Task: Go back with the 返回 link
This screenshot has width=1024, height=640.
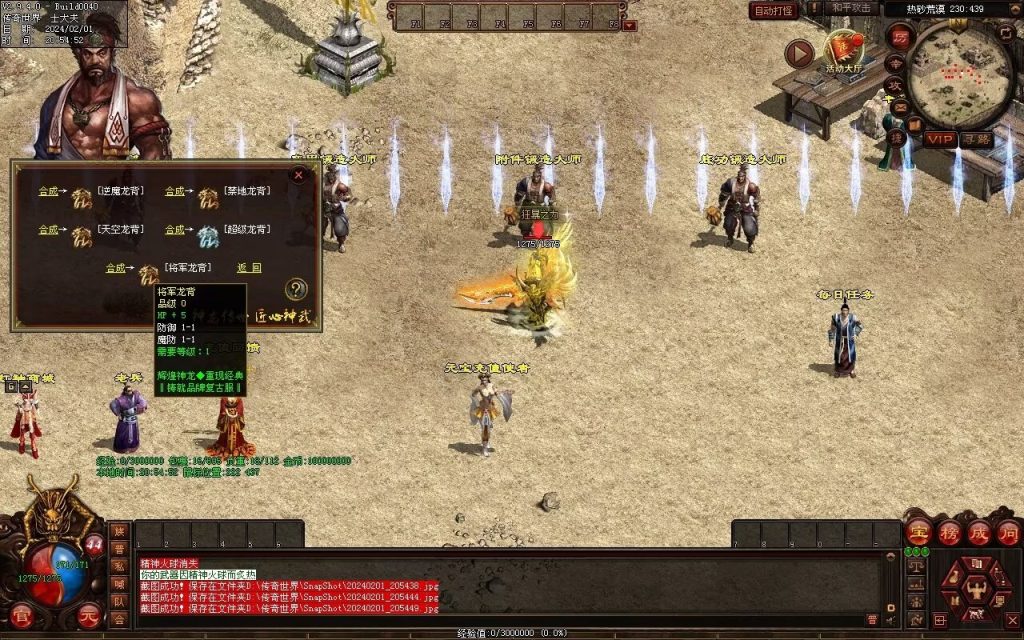Action: pyautogui.click(x=249, y=268)
